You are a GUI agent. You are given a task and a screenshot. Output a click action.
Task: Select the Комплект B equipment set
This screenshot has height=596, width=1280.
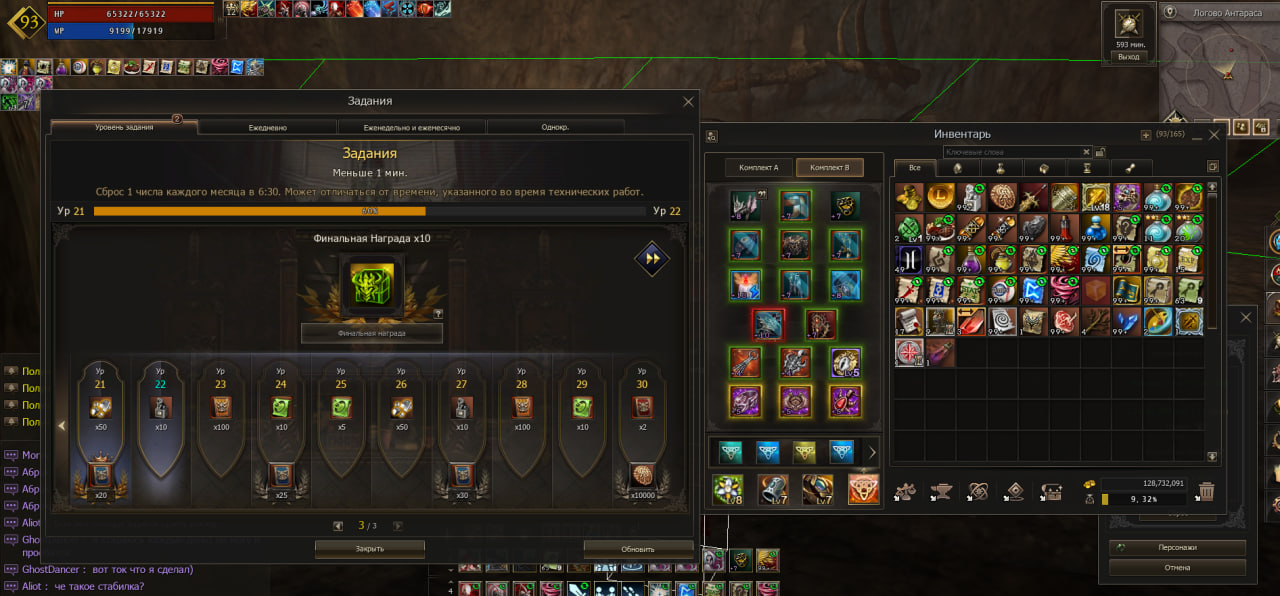click(x=829, y=167)
